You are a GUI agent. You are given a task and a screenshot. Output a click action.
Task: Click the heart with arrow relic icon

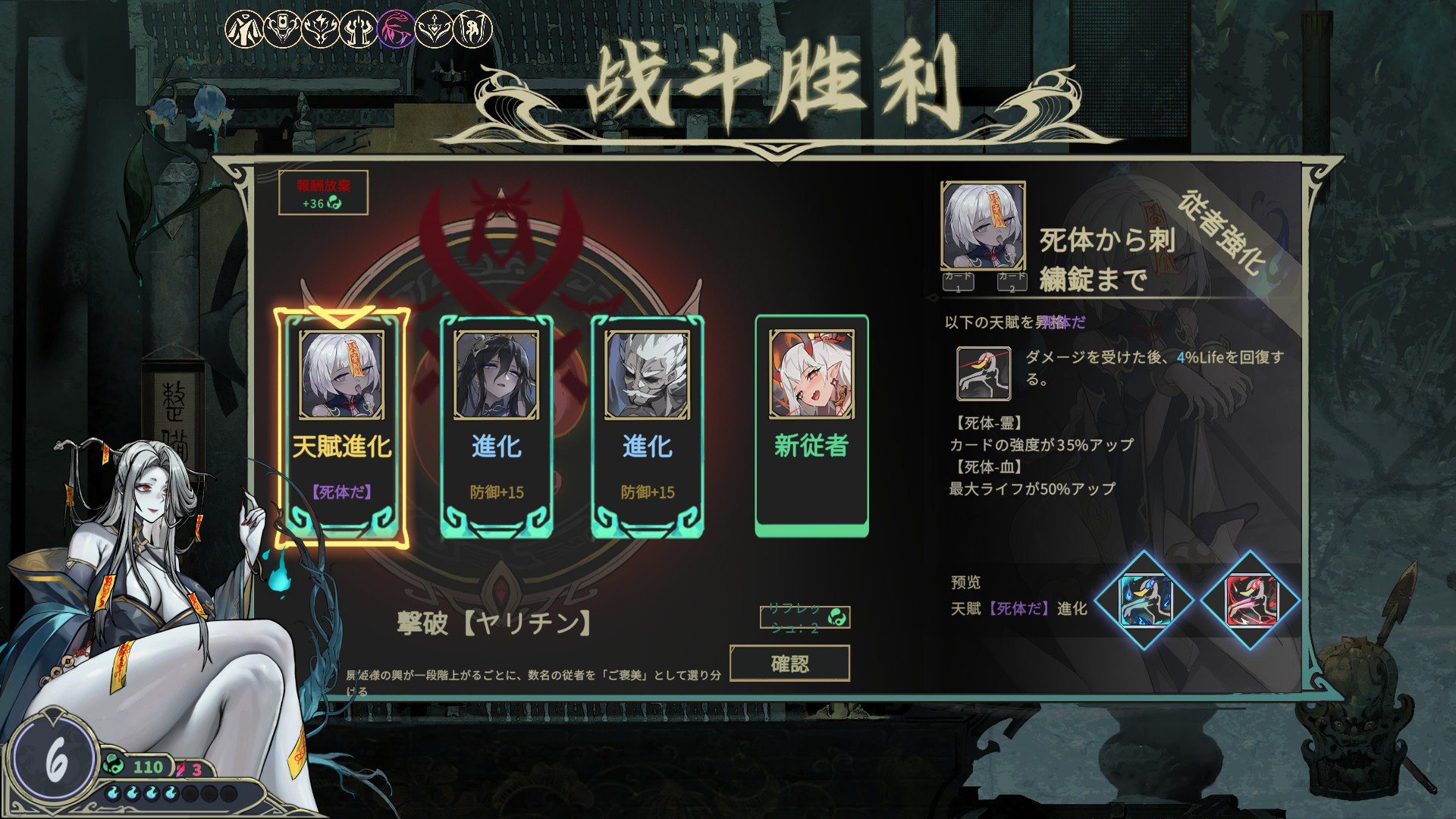pos(435,30)
